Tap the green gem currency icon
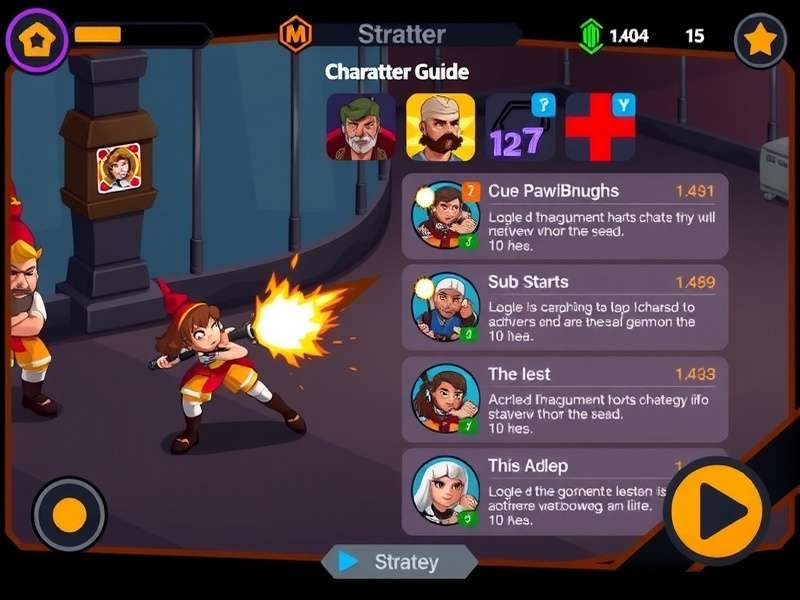Image resolution: width=800 pixels, height=600 pixels. point(591,36)
